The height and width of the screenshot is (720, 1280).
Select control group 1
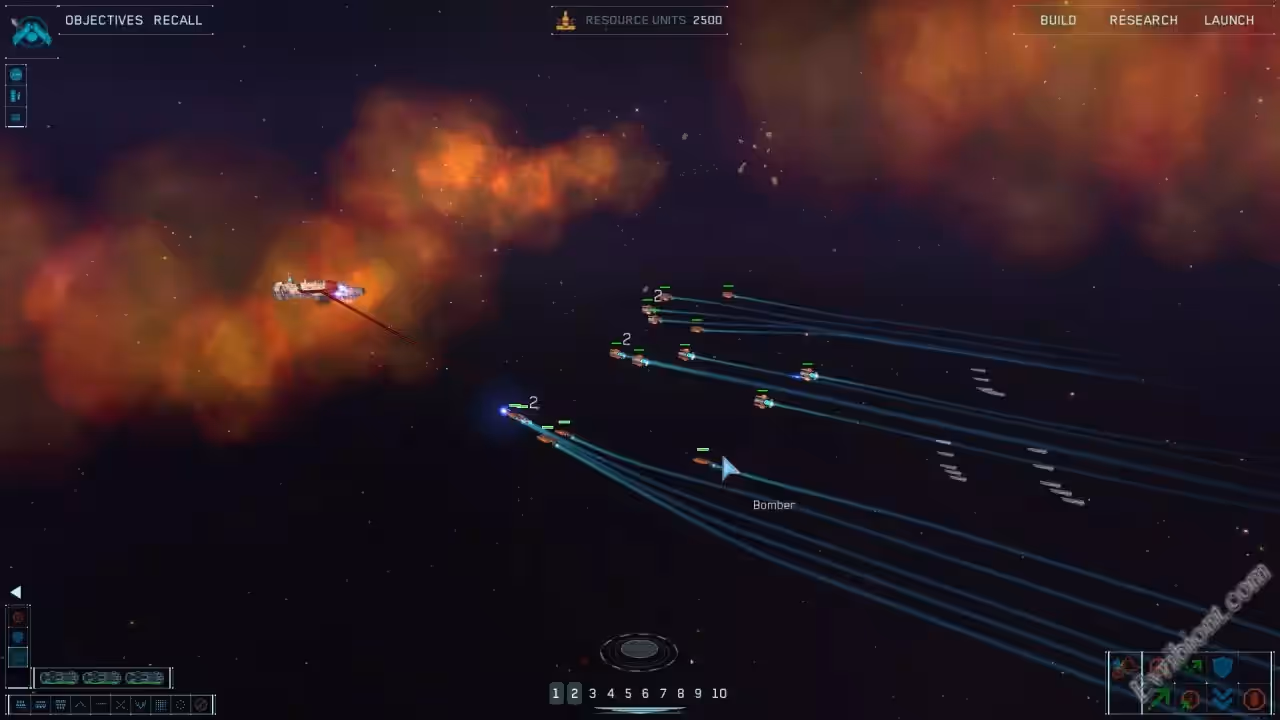[x=556, y=693]
